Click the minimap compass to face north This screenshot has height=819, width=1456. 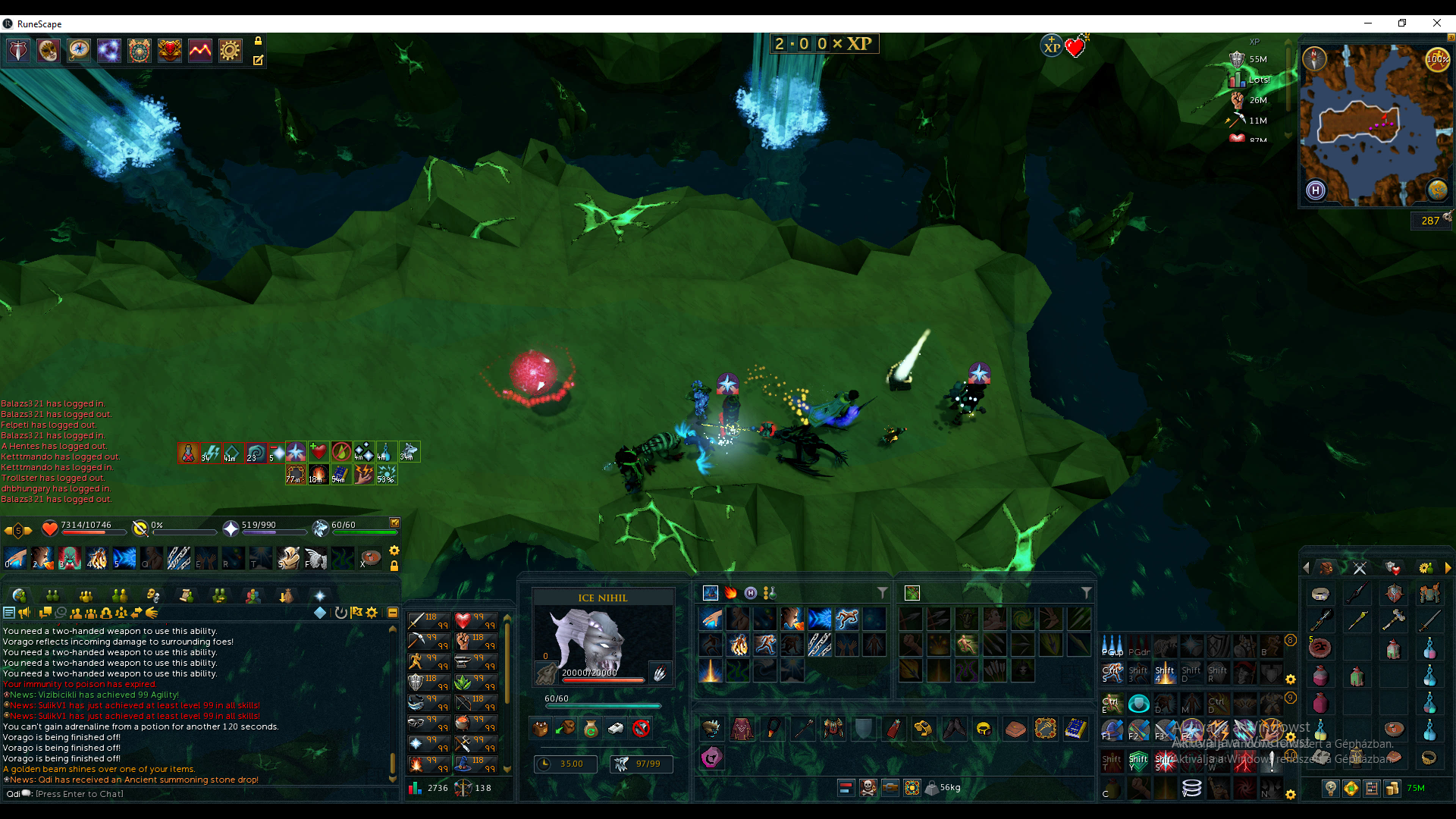point(1314,58)
